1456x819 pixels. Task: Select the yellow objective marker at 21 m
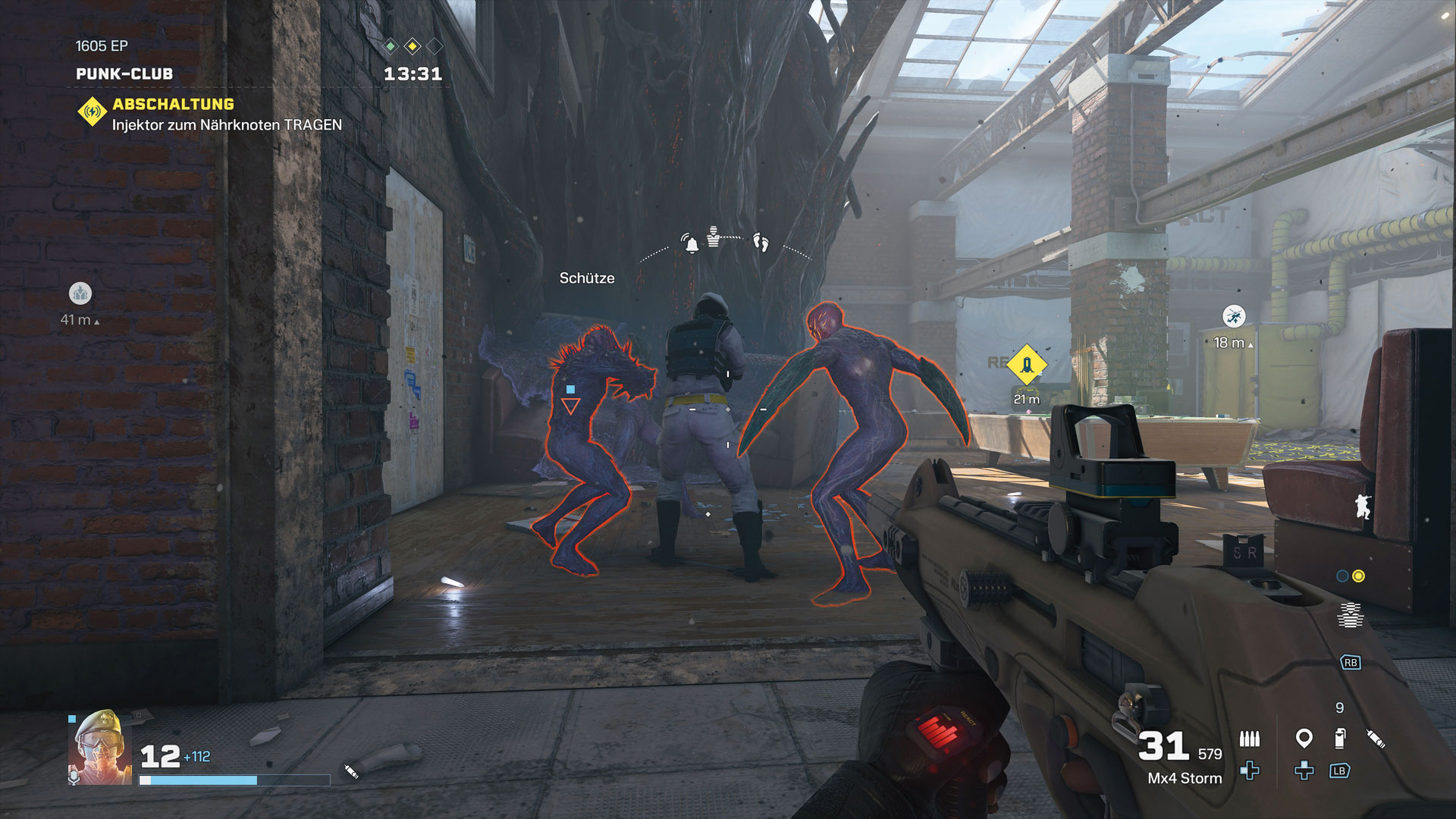click(1027, 366)
